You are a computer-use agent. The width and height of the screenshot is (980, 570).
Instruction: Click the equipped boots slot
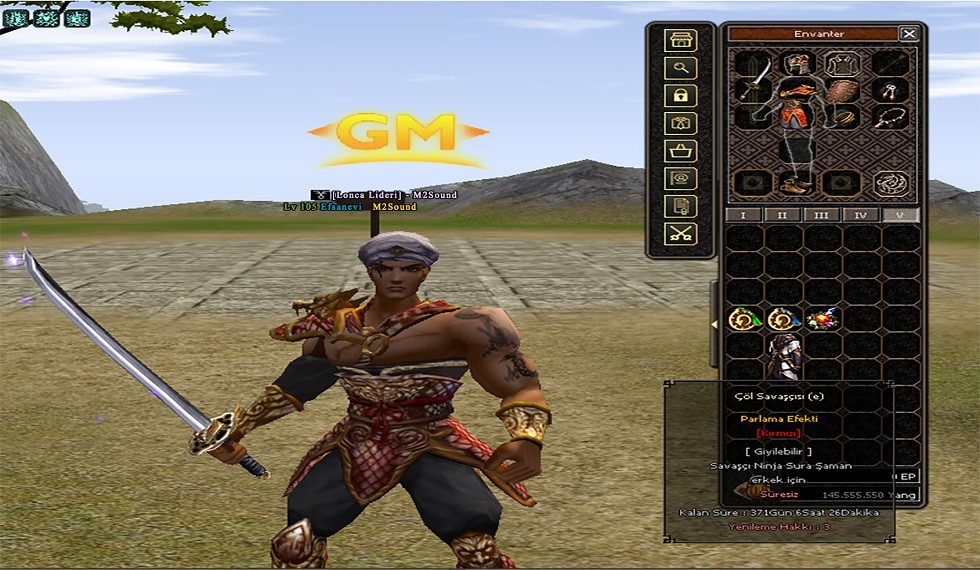(x=795, y=184)
